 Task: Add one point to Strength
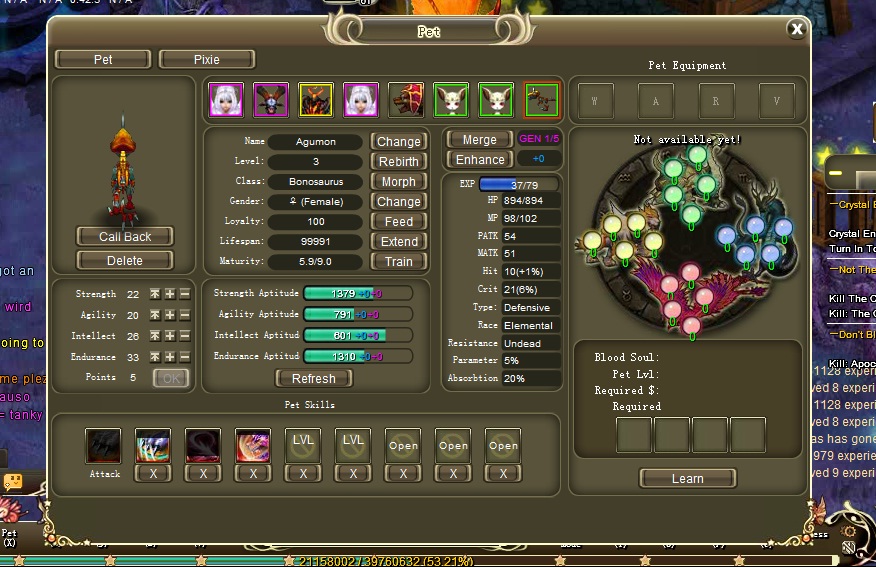(170, 295)
